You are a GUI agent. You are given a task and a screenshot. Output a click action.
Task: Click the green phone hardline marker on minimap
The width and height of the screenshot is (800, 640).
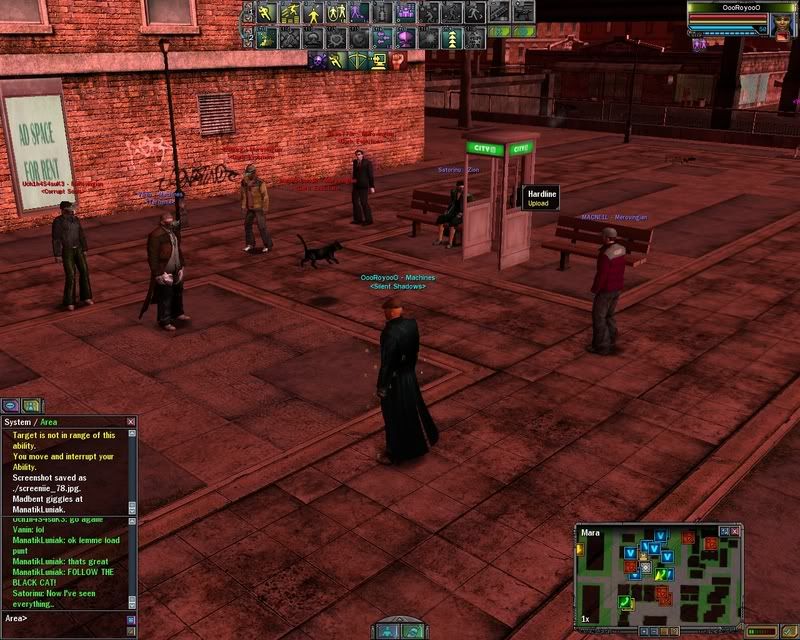(x=622, y=600)
